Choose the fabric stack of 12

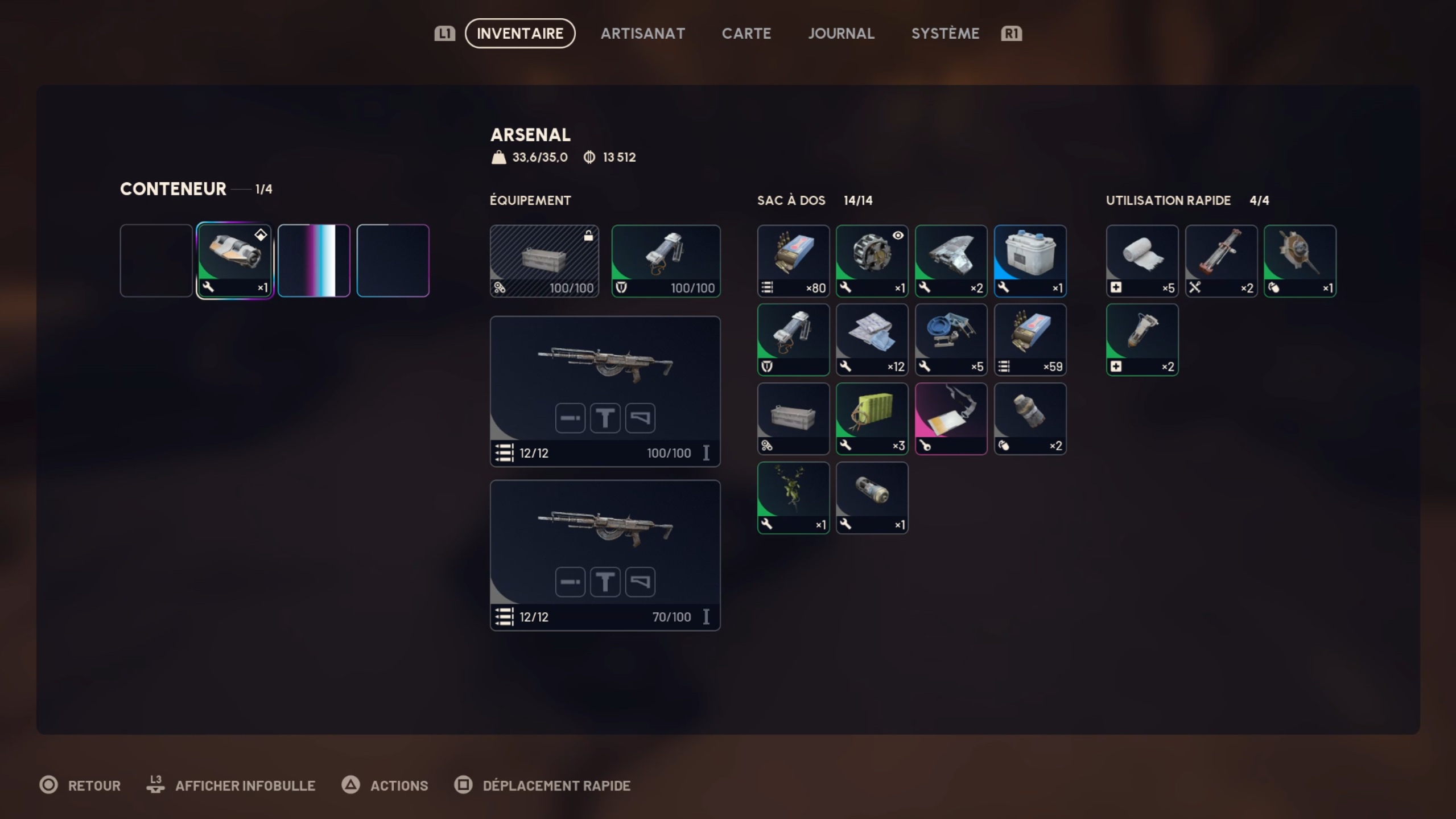click(872, 340)
